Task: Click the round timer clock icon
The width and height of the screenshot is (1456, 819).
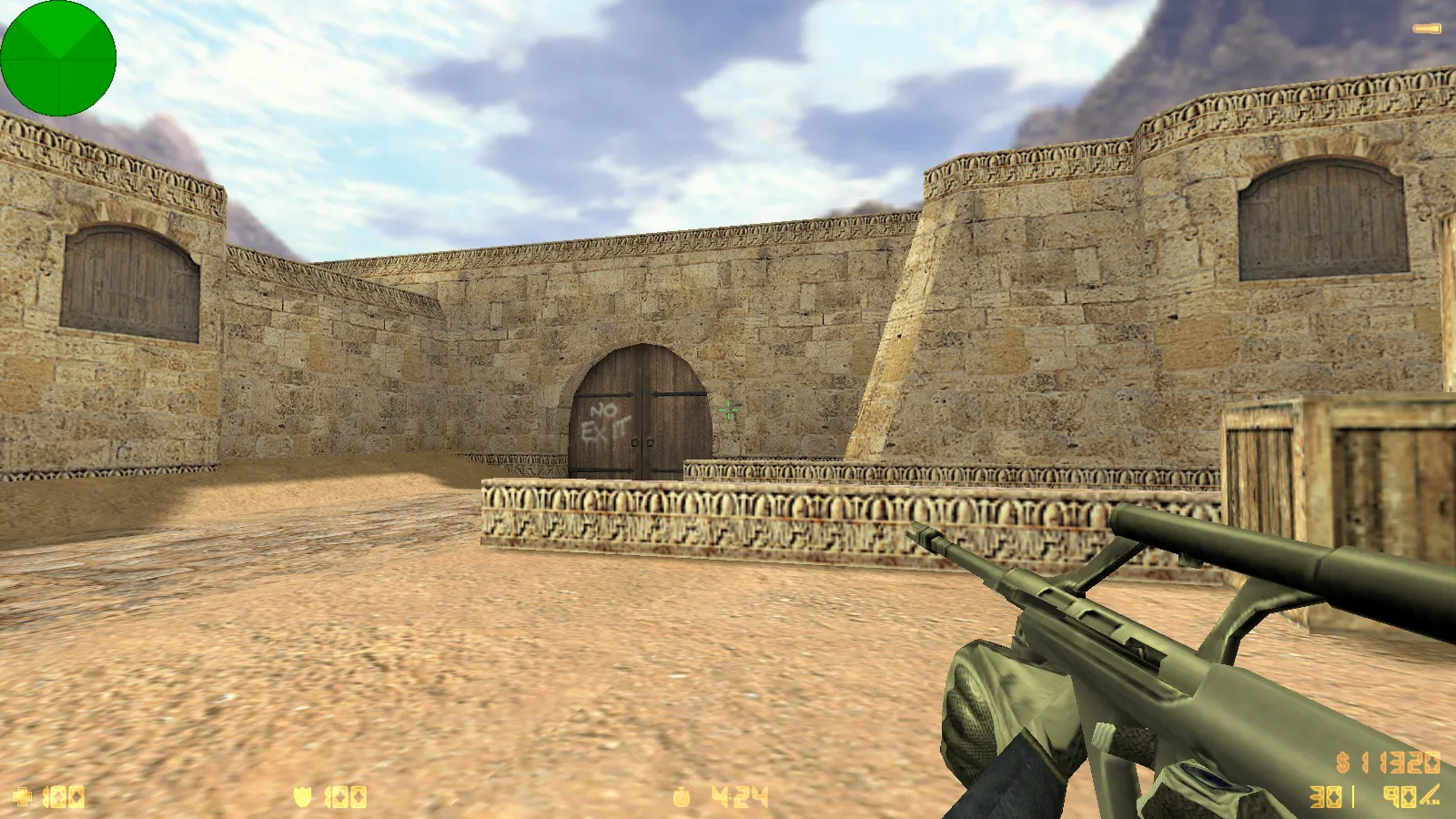Action: tap(682, 796)
